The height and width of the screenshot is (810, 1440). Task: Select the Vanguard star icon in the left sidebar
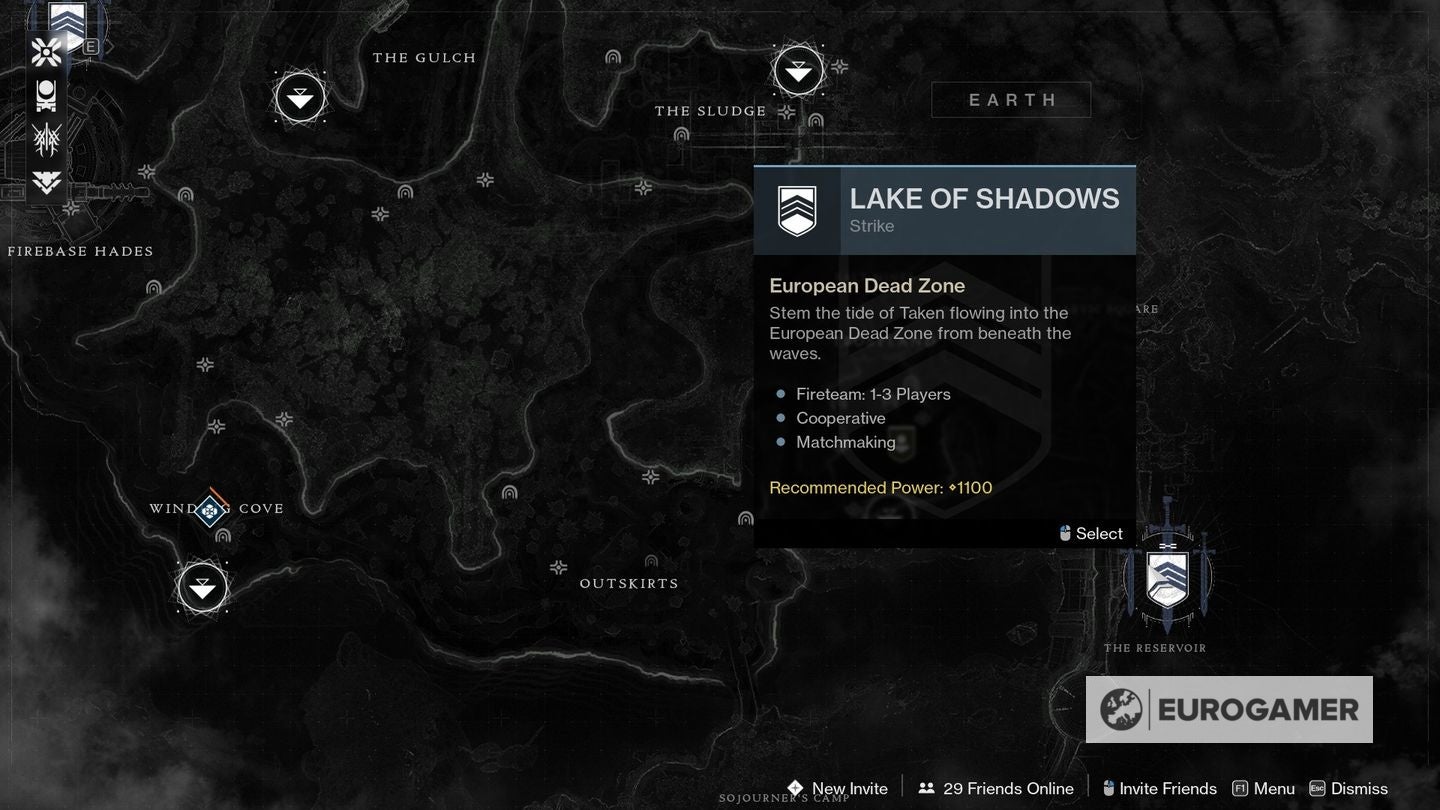point(46,52)
